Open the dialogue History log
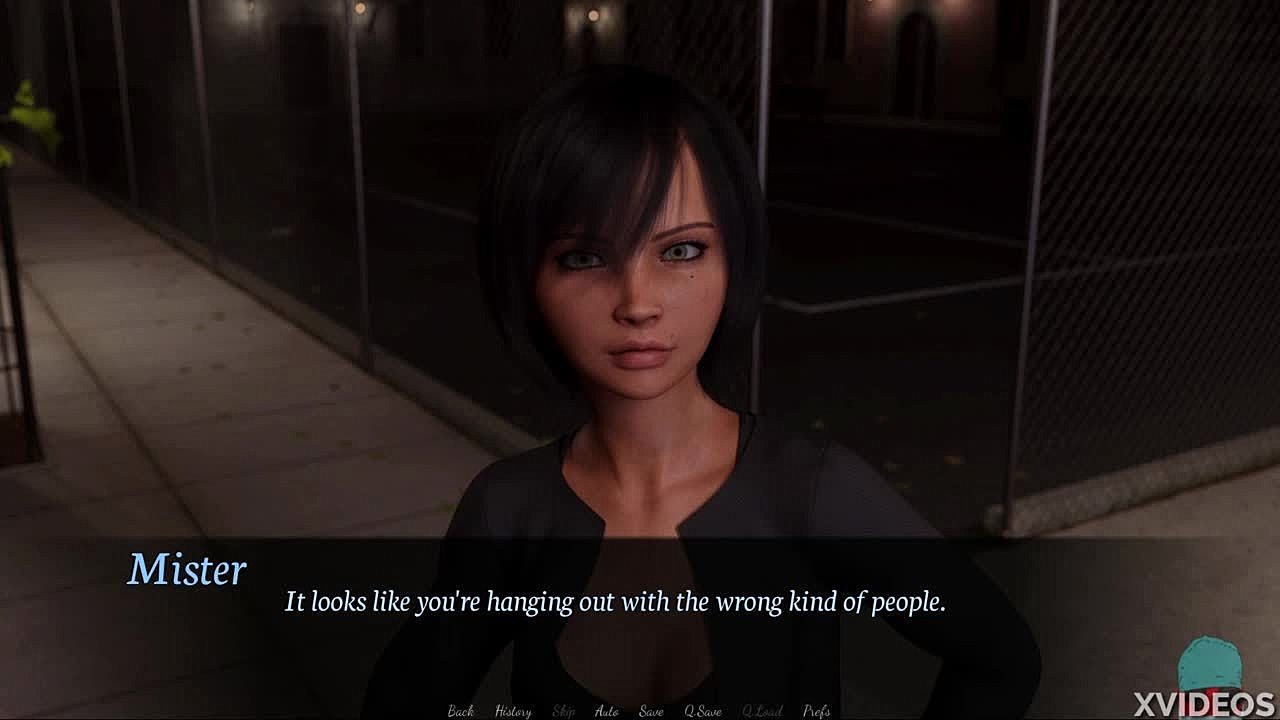This screenshot has height=720, width=1280. (x=513, y=711)
